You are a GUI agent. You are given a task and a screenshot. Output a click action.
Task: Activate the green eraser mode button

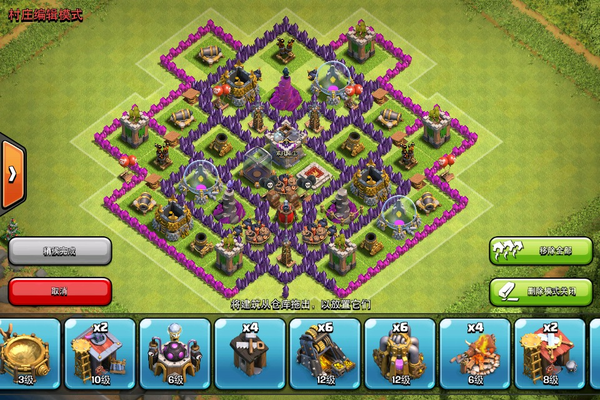coord(541,291)
